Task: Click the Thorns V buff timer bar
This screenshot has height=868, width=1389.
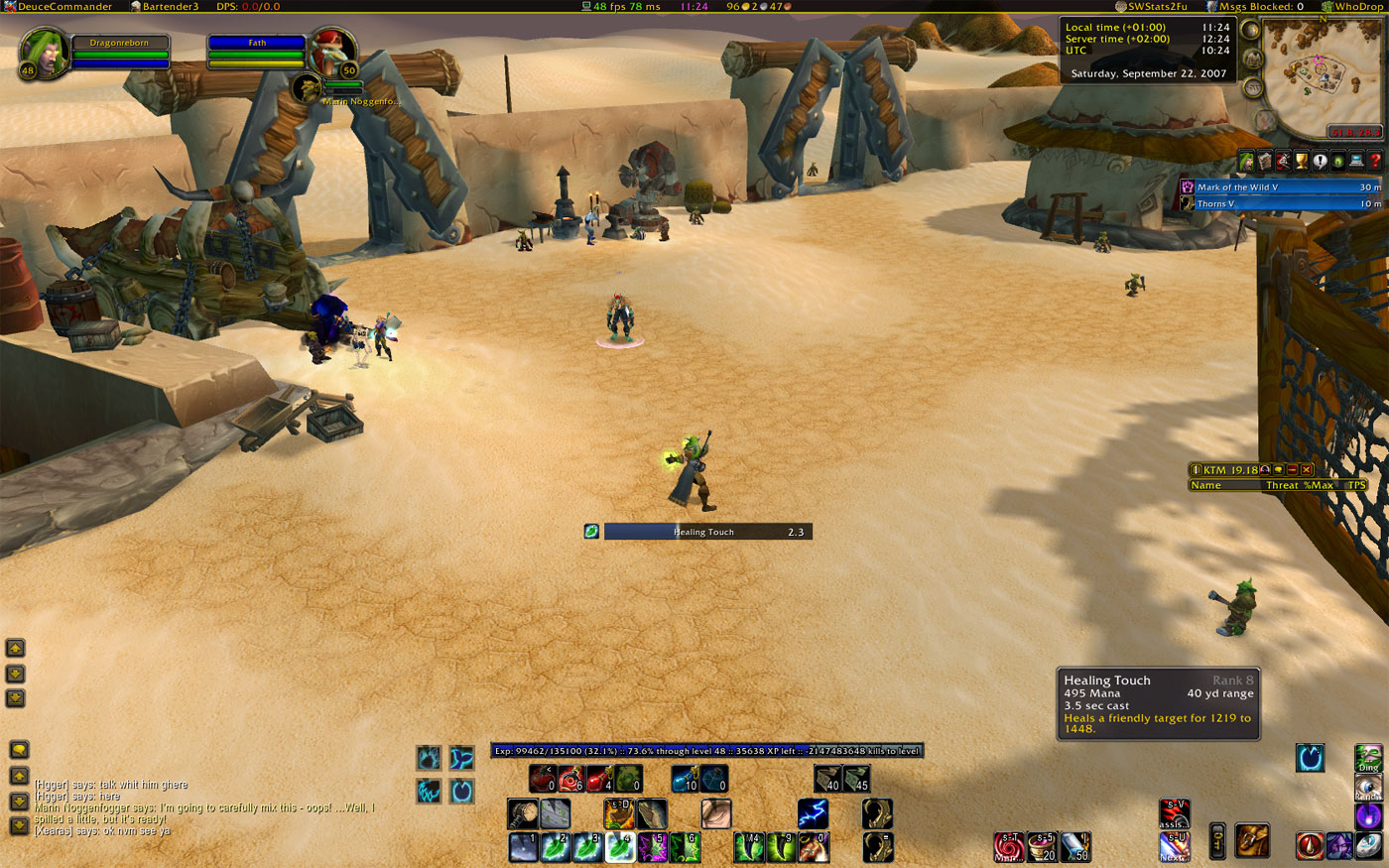Action: pyautogui.click(x=1280, y=203)
